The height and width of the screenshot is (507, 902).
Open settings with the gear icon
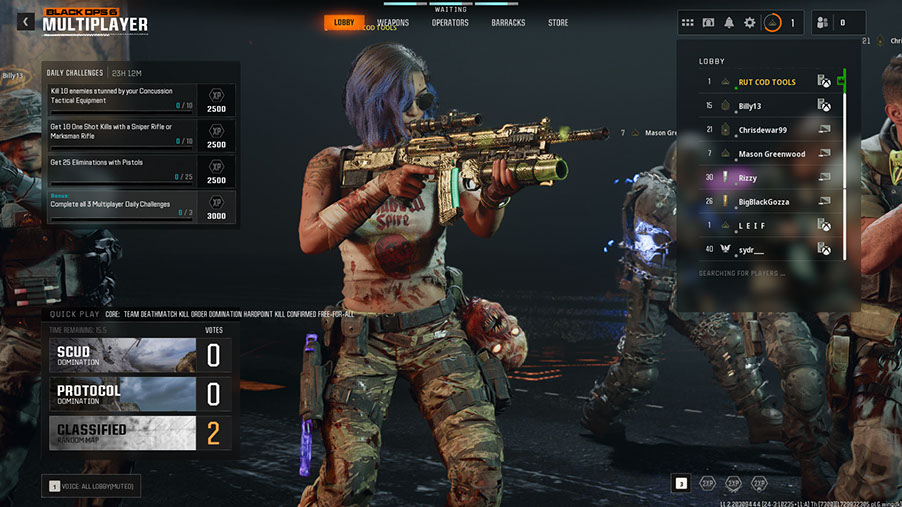click(x=750, y=23)
